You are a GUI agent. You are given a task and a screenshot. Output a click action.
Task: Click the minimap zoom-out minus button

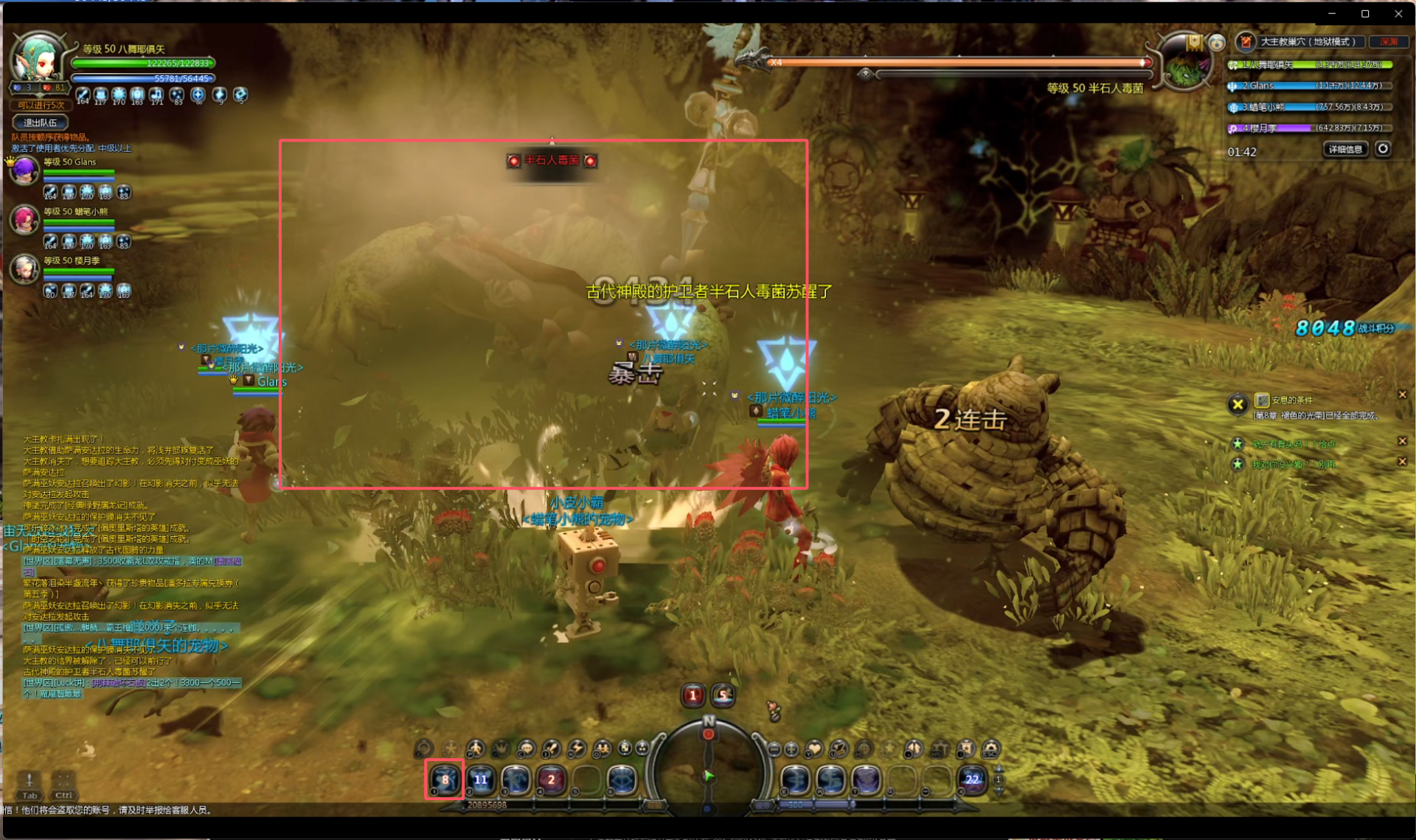click(774, 749)
